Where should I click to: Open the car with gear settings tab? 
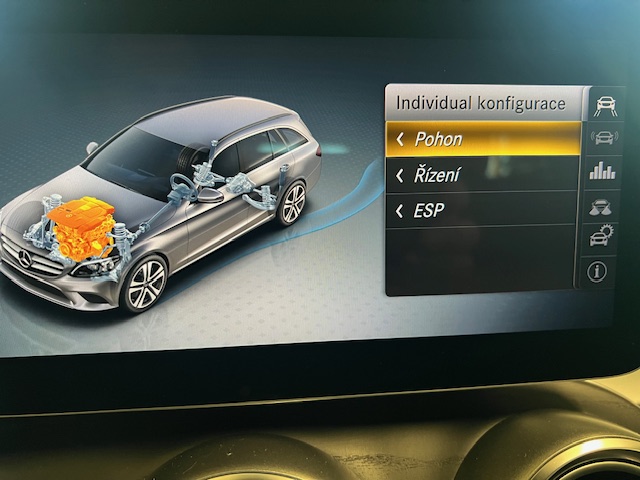pyautogui.click(x=600, y=238)
